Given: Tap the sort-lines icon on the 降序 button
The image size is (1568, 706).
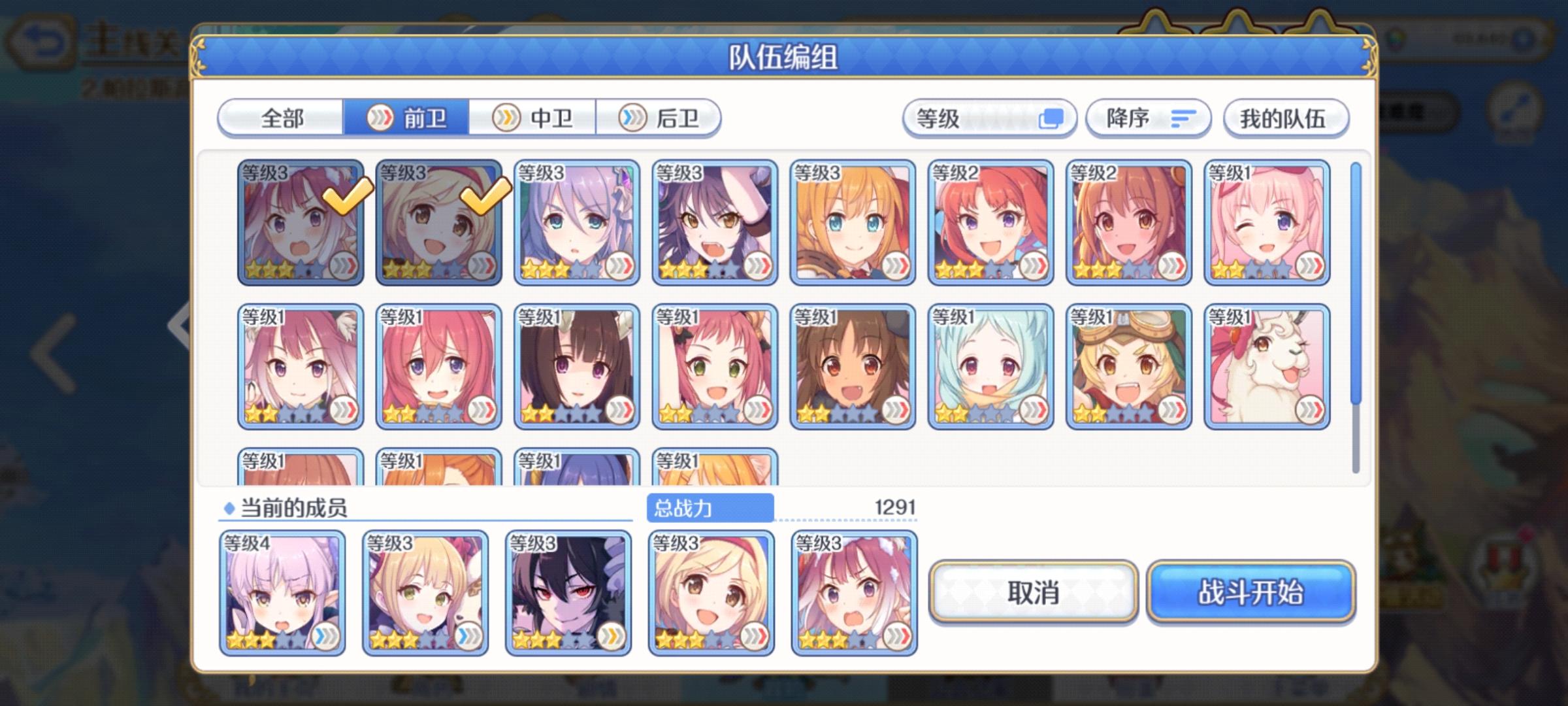Looking at the screenshot, I should point(1184,118).
